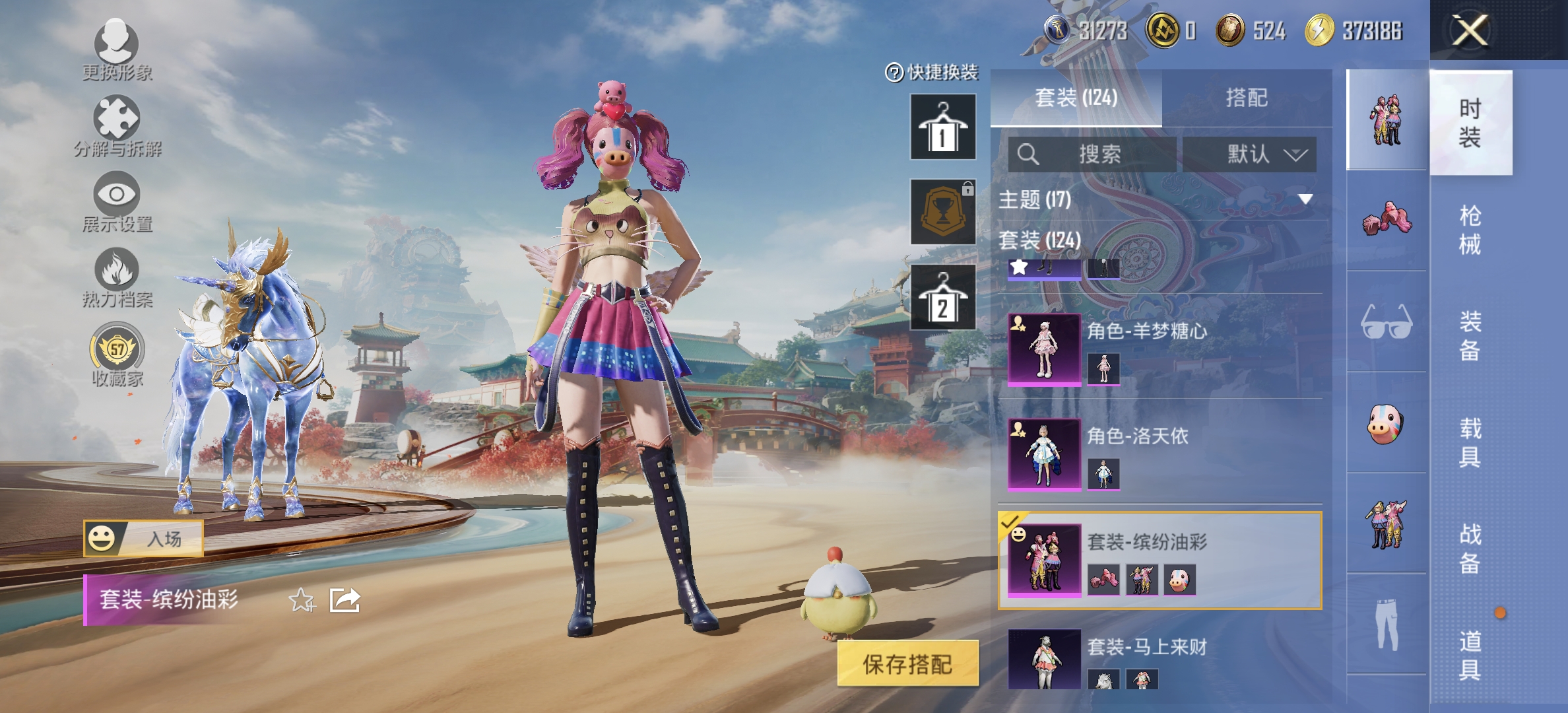Share the outfit using the share icon

344,600
